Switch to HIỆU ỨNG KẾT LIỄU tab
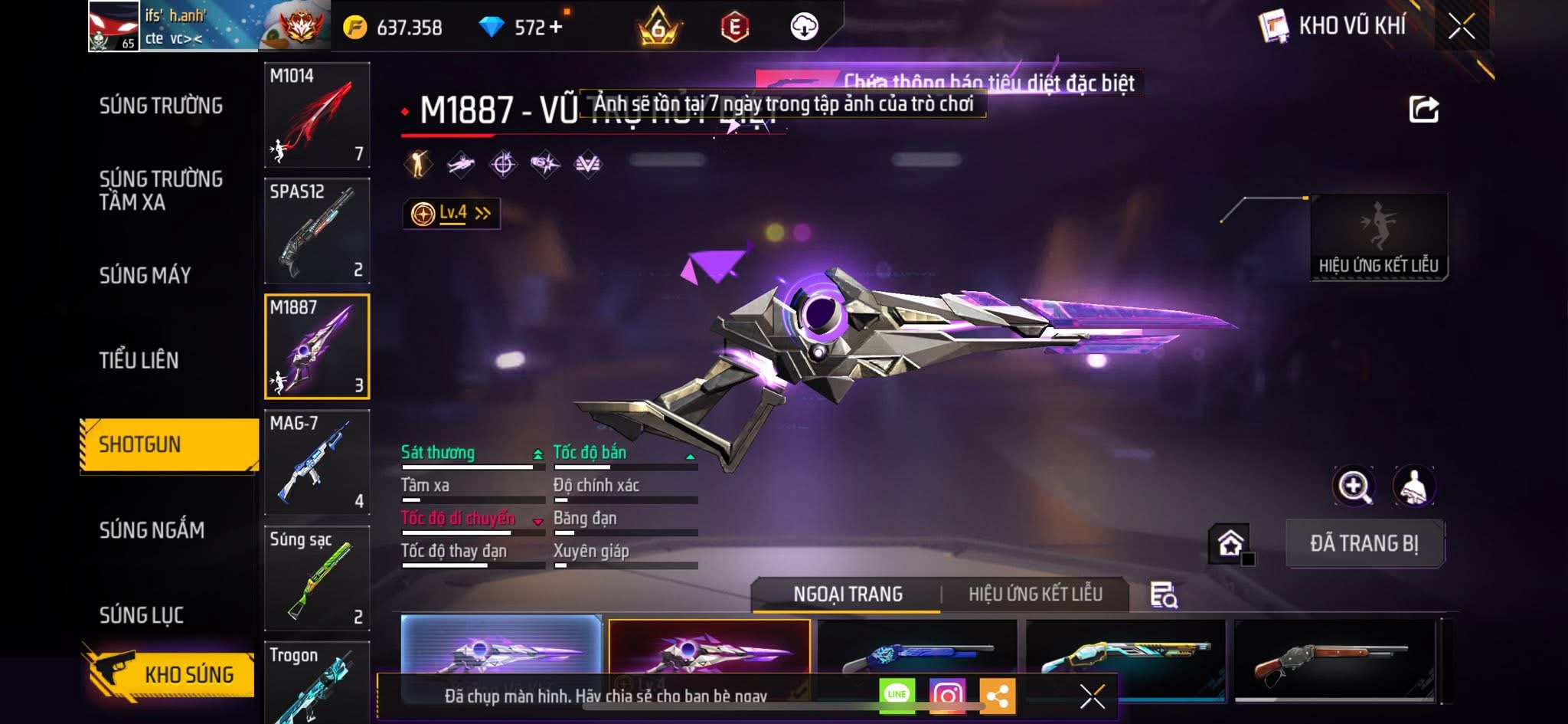This screenshot has width=1568, height=724. click(1035, 595)
